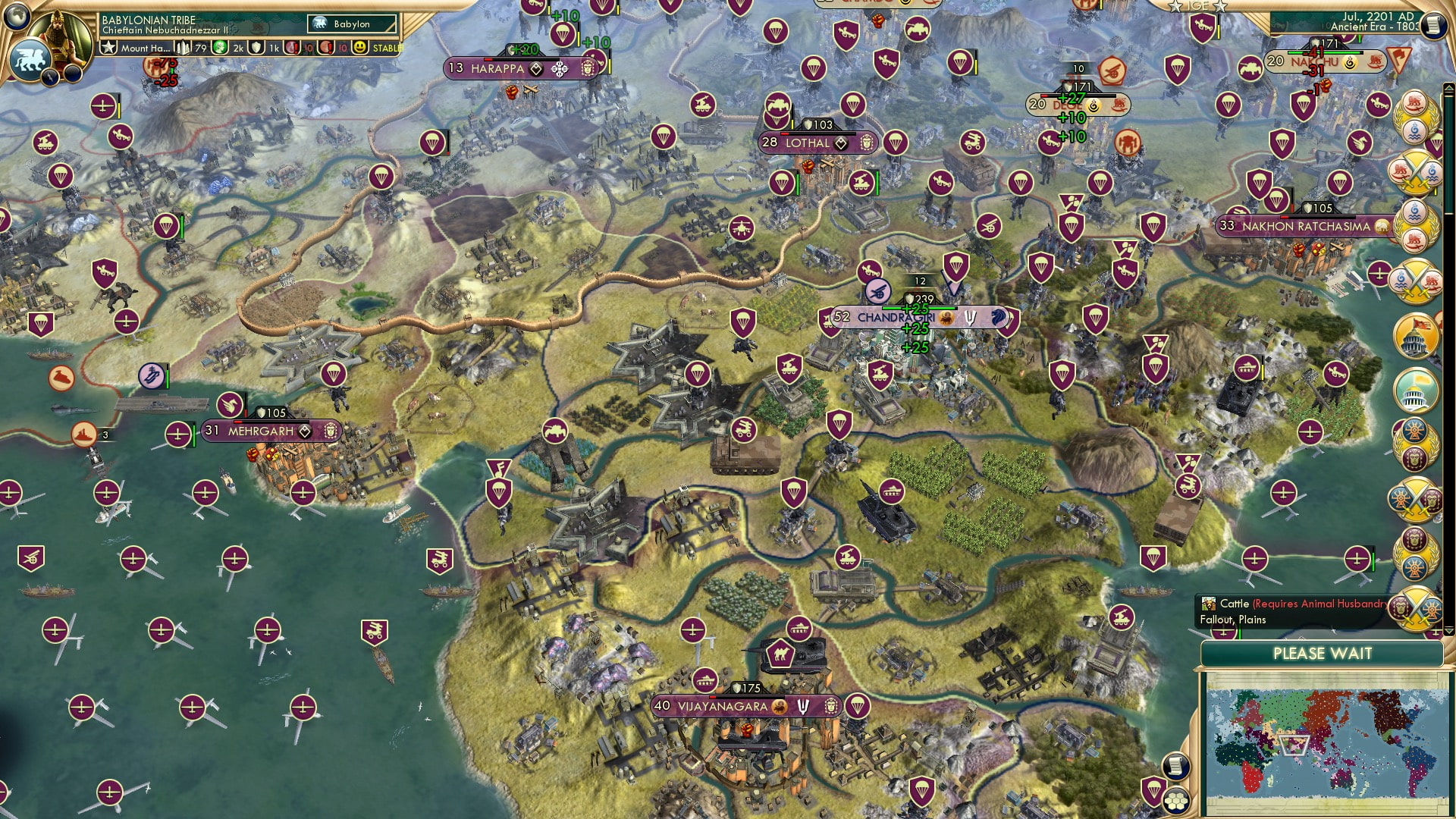Click the purple paratrooper shield beside the minimap
The image size is (1456, 819).
(x=1153, y=793)
